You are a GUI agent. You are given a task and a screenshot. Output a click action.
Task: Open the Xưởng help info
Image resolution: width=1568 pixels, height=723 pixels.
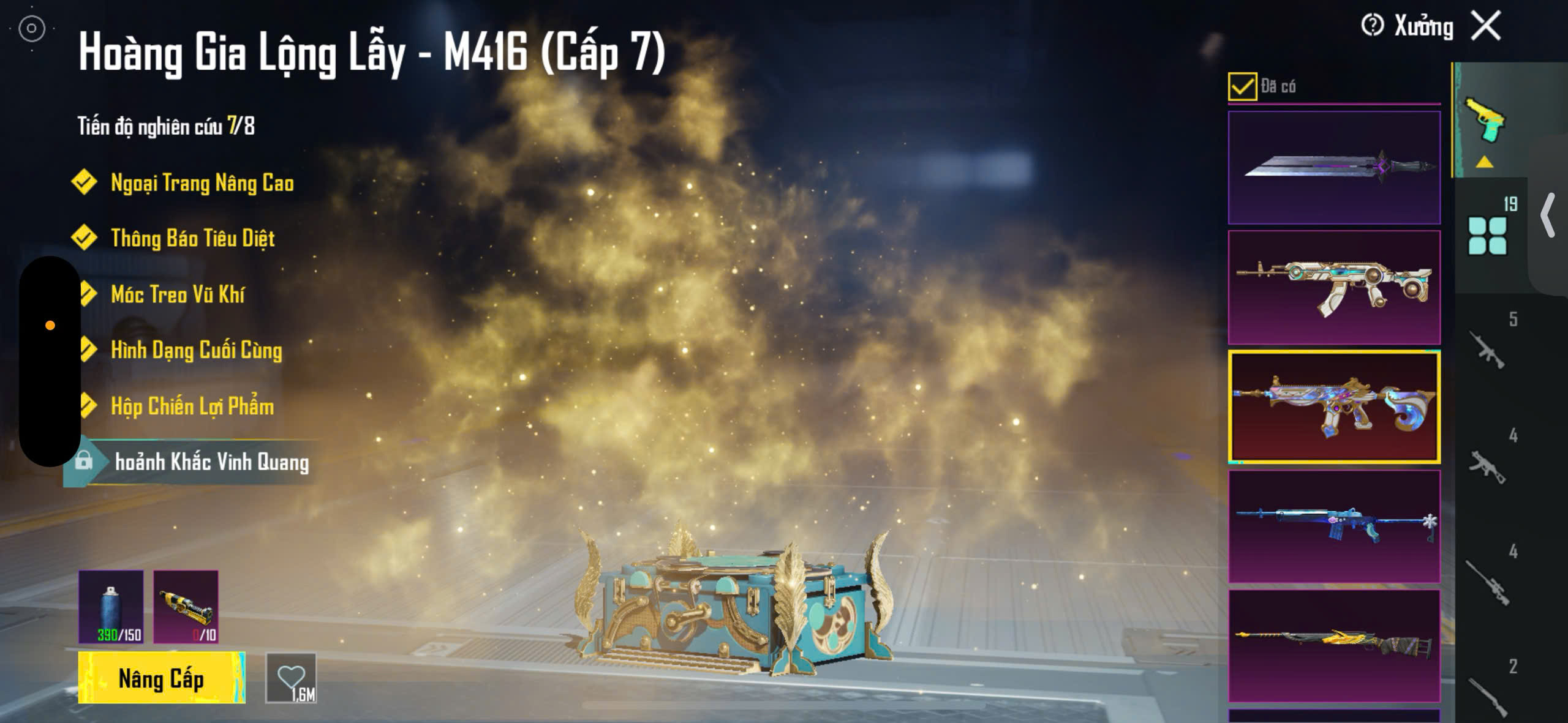pos(1372,26)
